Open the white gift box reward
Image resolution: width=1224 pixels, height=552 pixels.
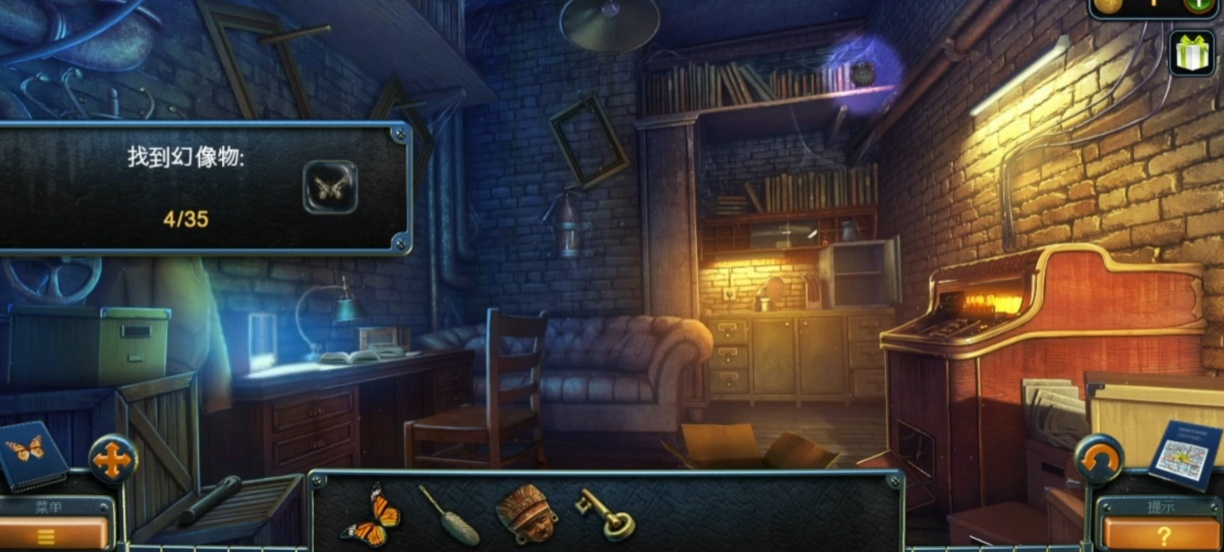click(1192, 54)
